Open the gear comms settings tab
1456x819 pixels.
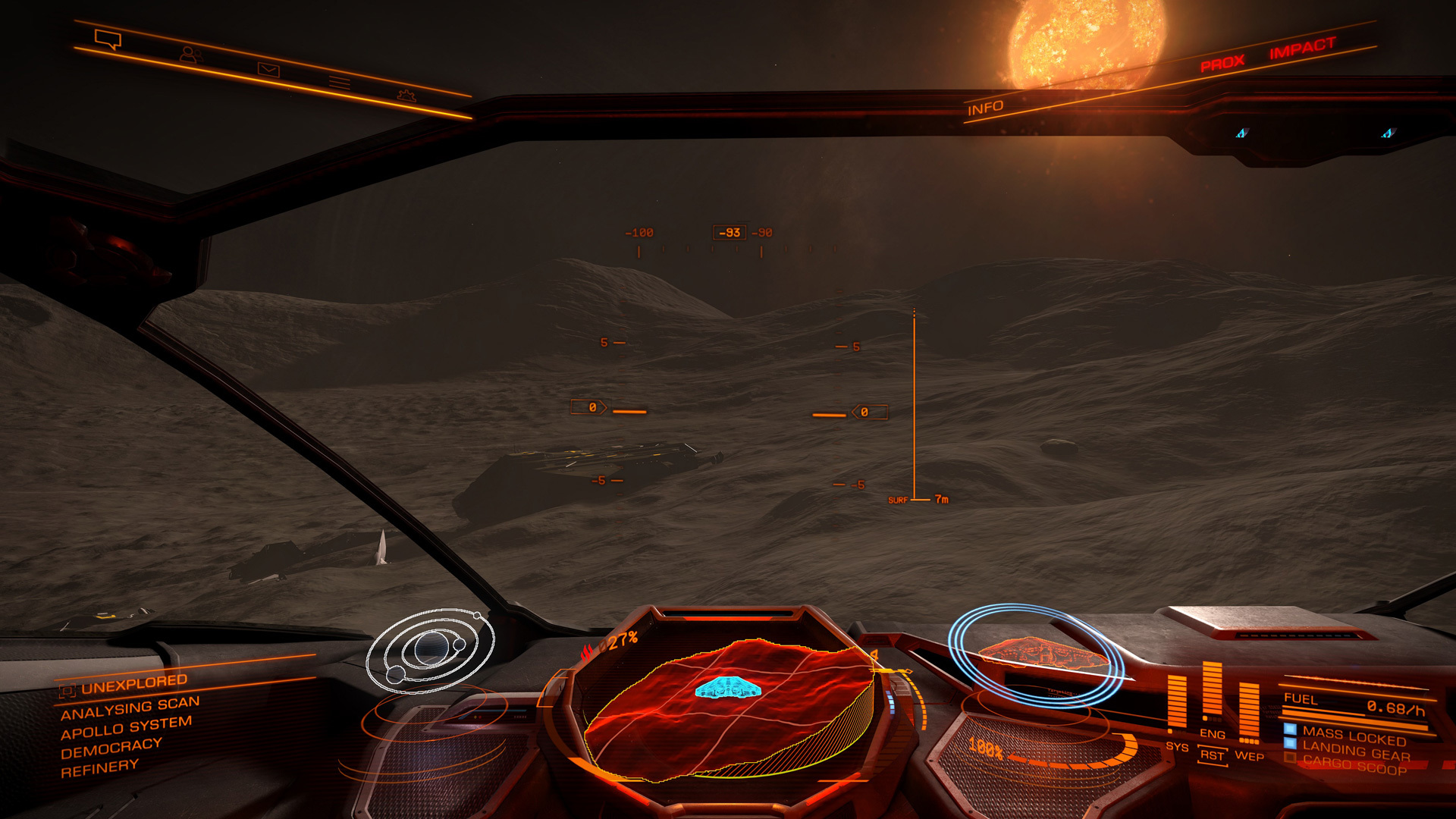point(406,96)
